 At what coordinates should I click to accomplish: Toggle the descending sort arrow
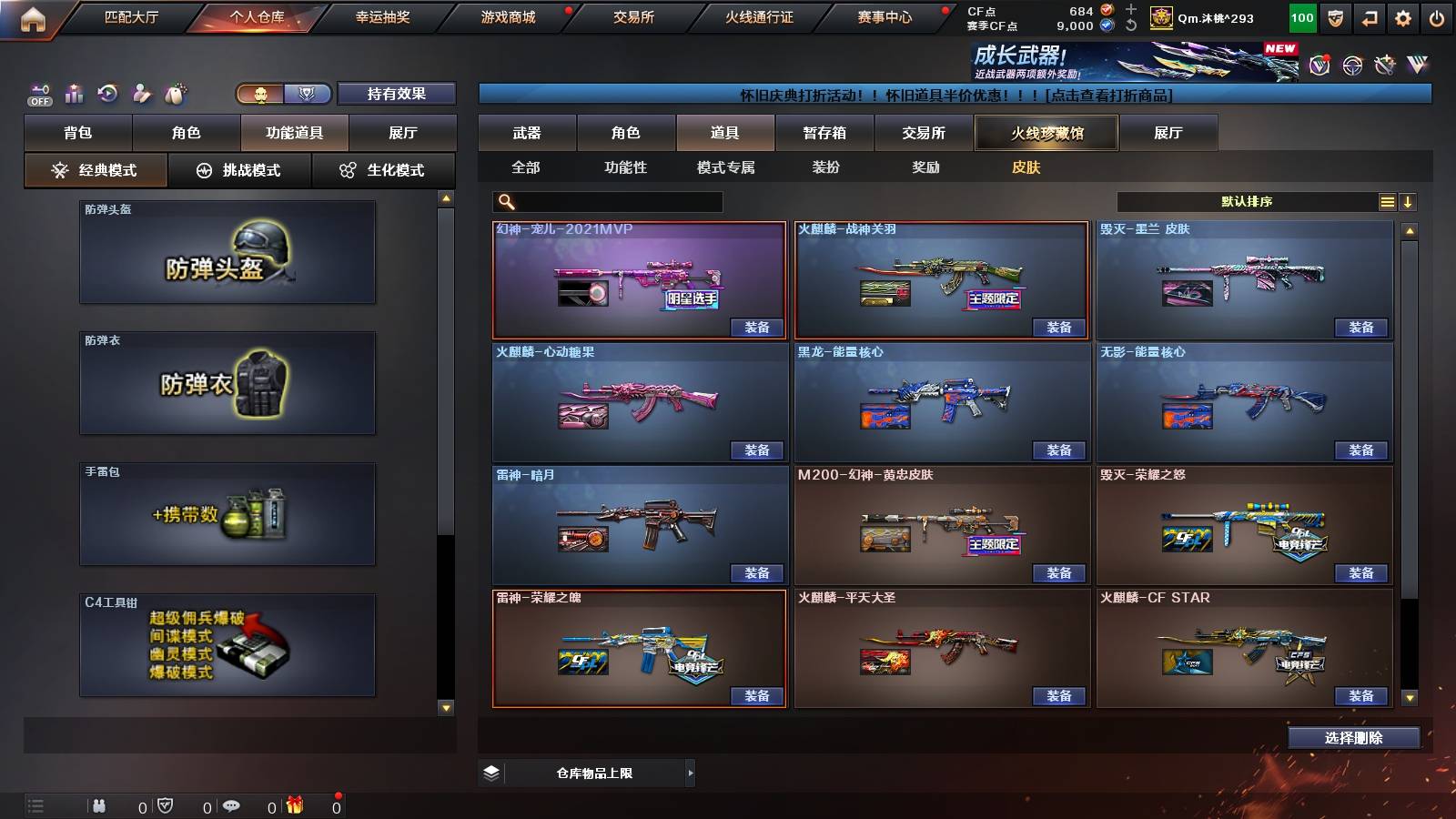1409,201
